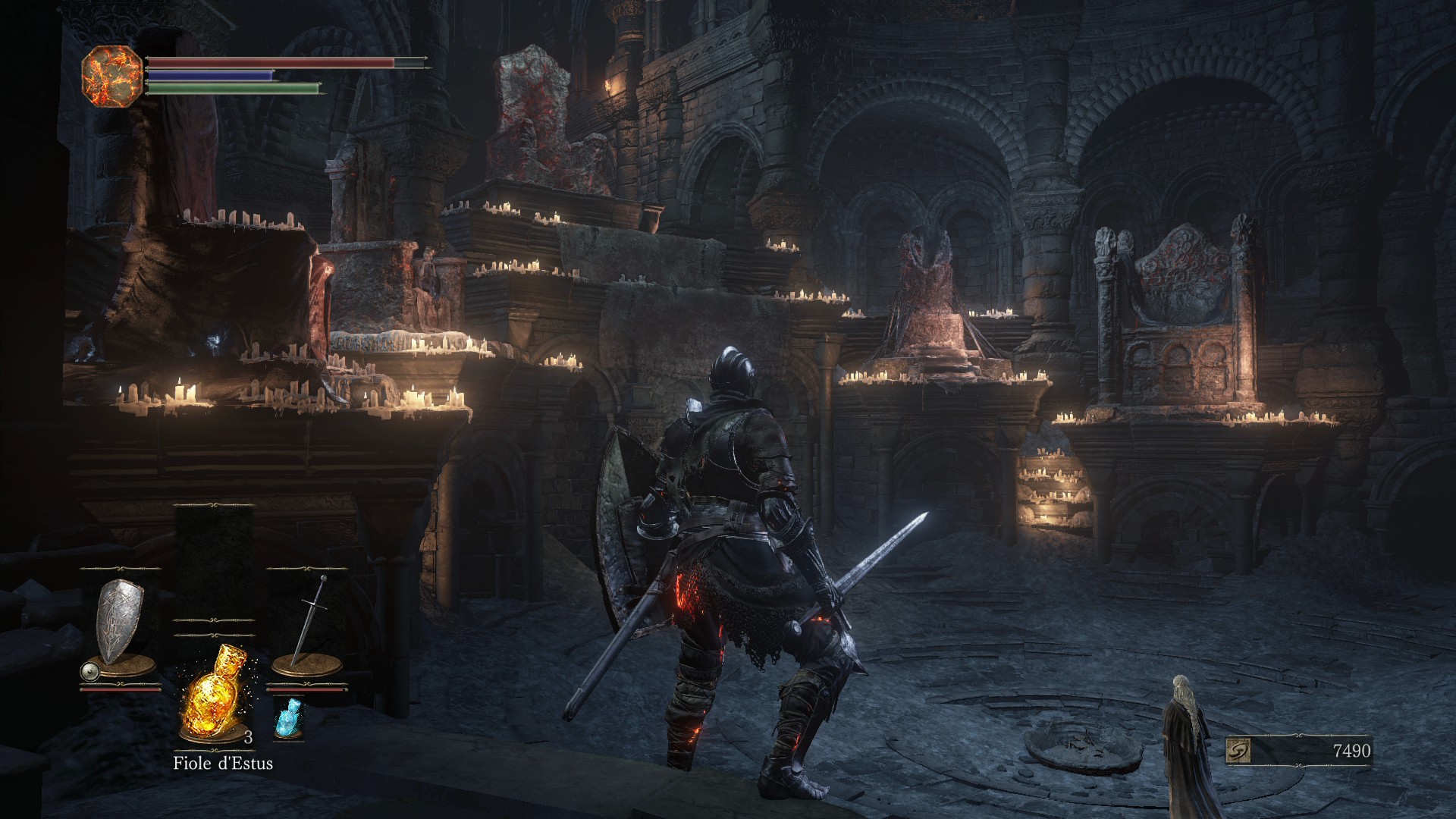Click the fiery ember status emblem
The image size is (1456, 819).
(x=111, y=77)
